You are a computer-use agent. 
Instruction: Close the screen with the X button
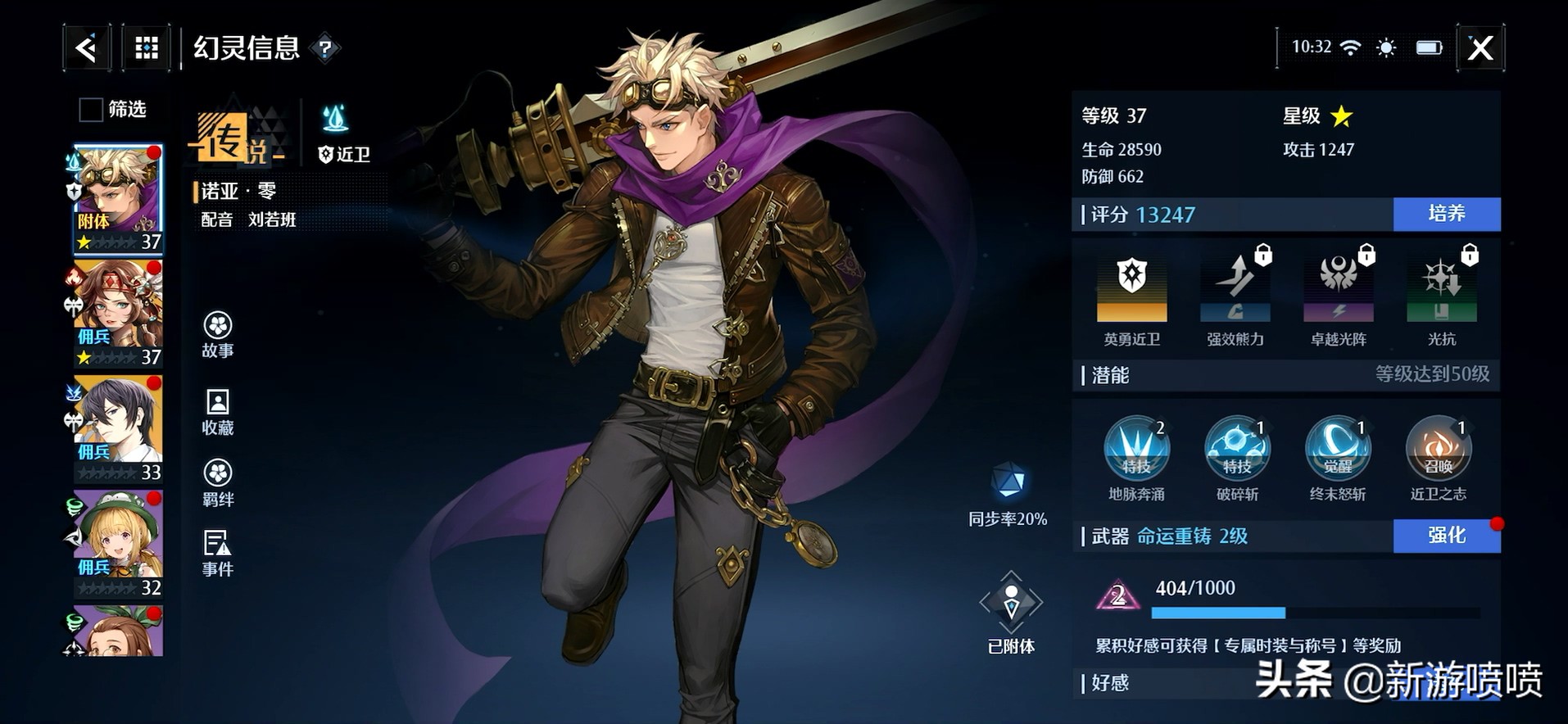1480,48
